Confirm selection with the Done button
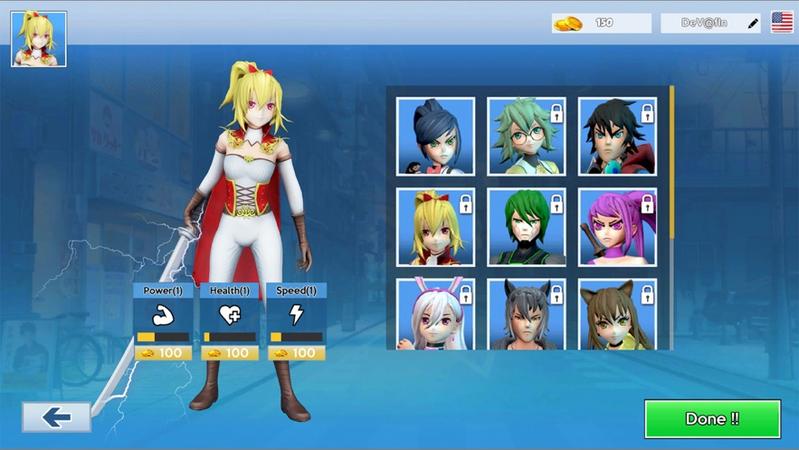Image resolution: width=799 pixels, height=450 pixels. coord(712,419)
